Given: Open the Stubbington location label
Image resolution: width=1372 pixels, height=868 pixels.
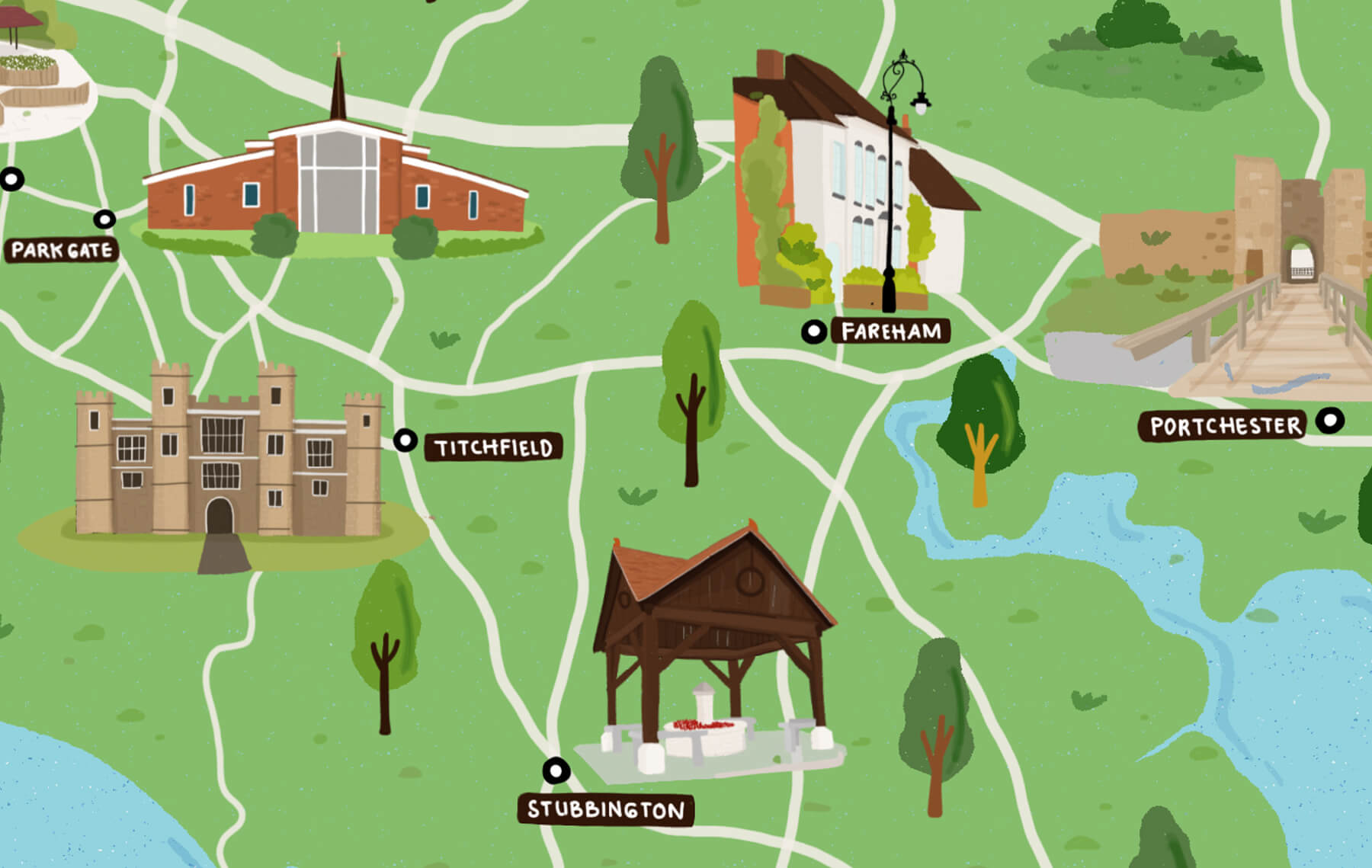Looking at the screenshot, I should (606, 809).
